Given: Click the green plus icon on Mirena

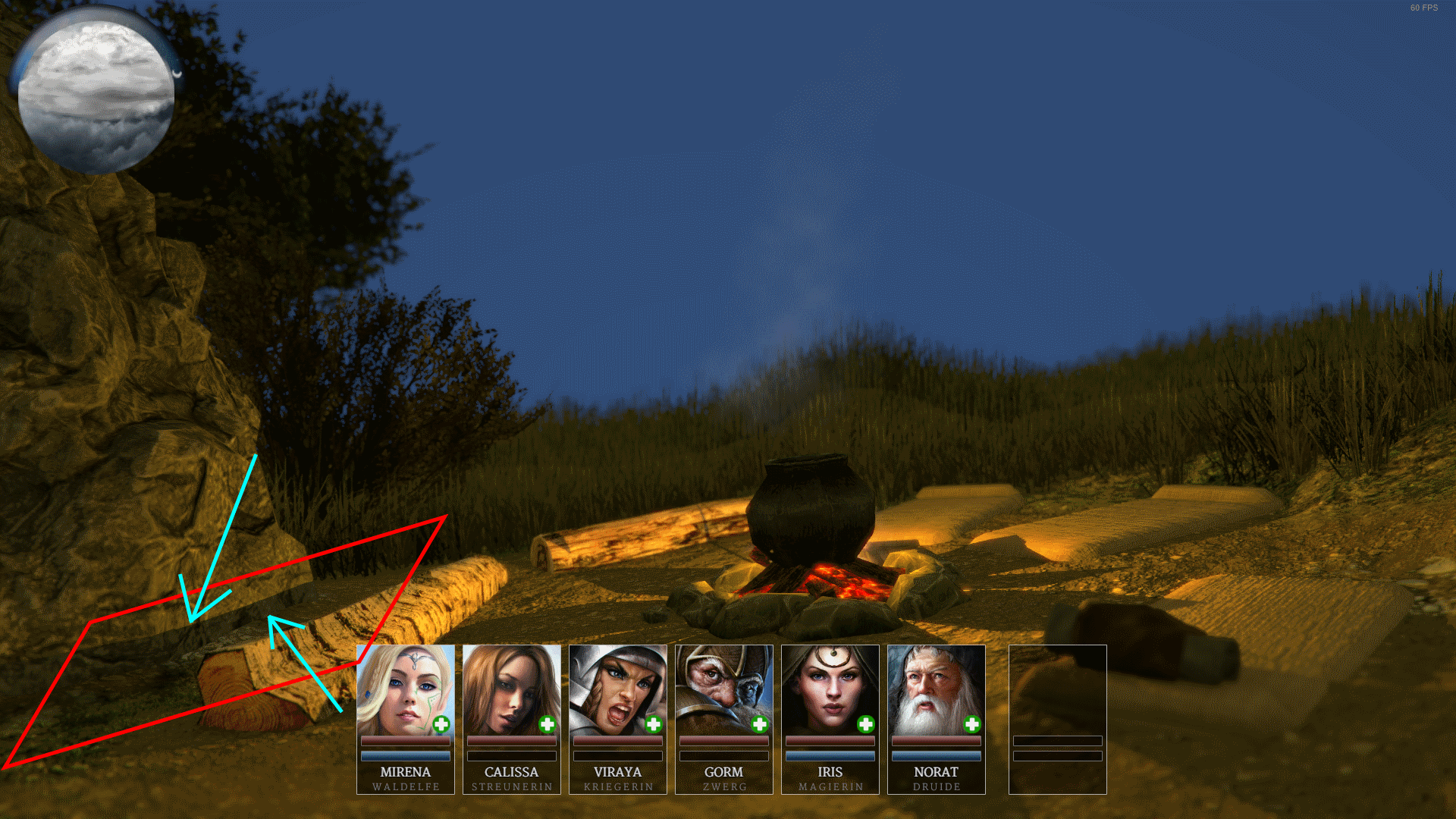Looking at the screenshot, I should coord(441,724).
